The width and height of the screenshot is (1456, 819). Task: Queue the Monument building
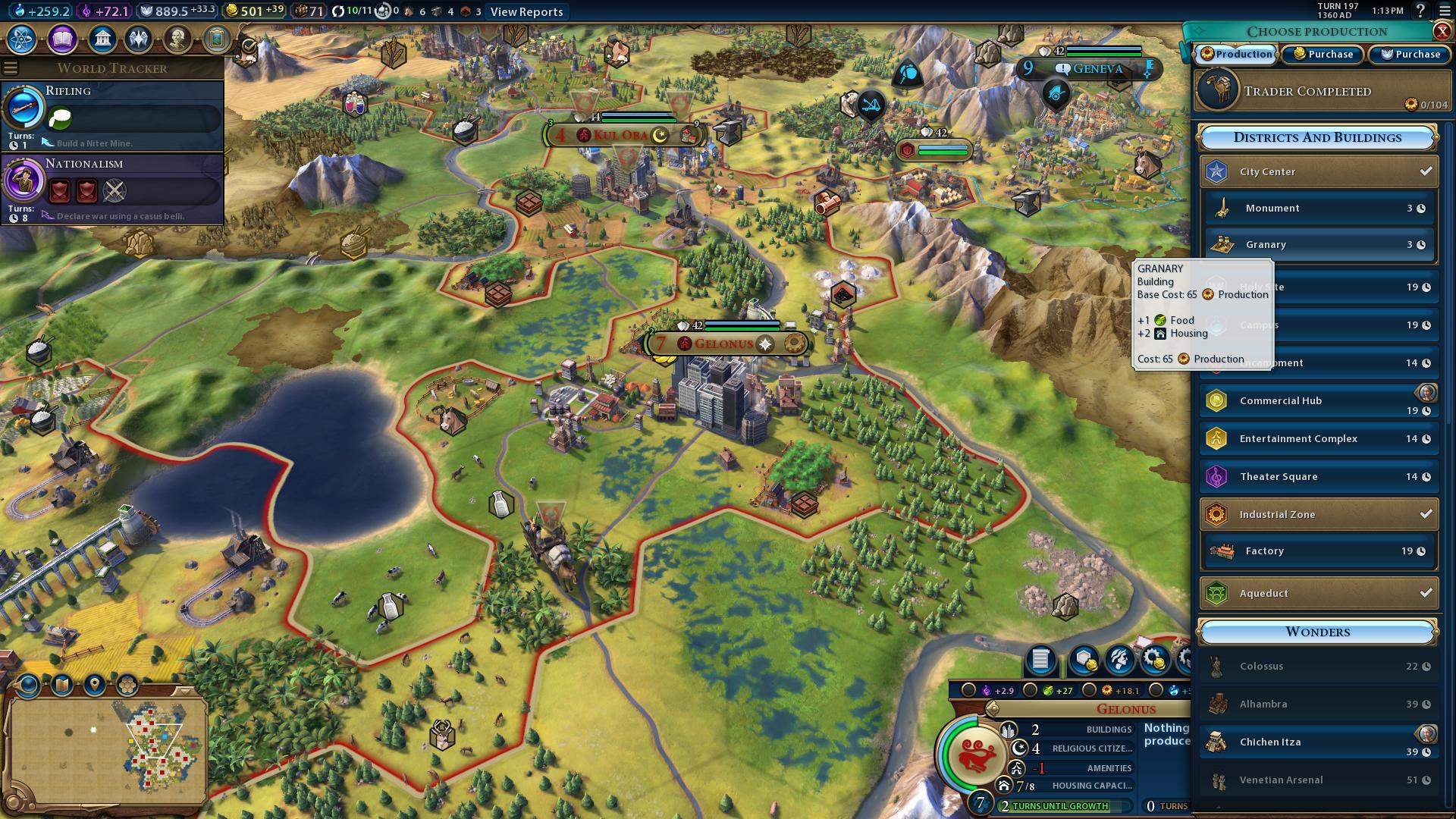coord(1319,209)
